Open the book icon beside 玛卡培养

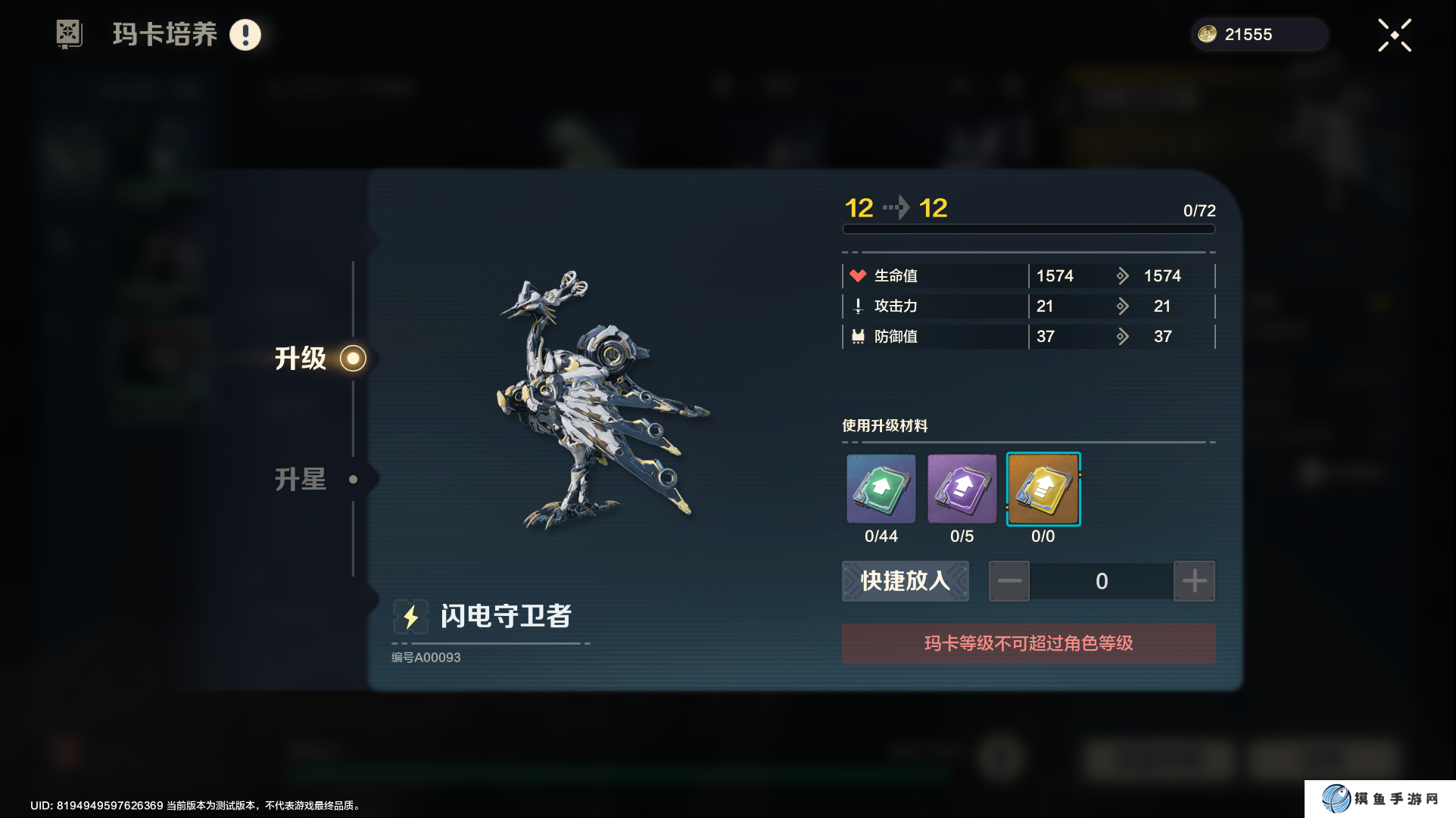69,34
